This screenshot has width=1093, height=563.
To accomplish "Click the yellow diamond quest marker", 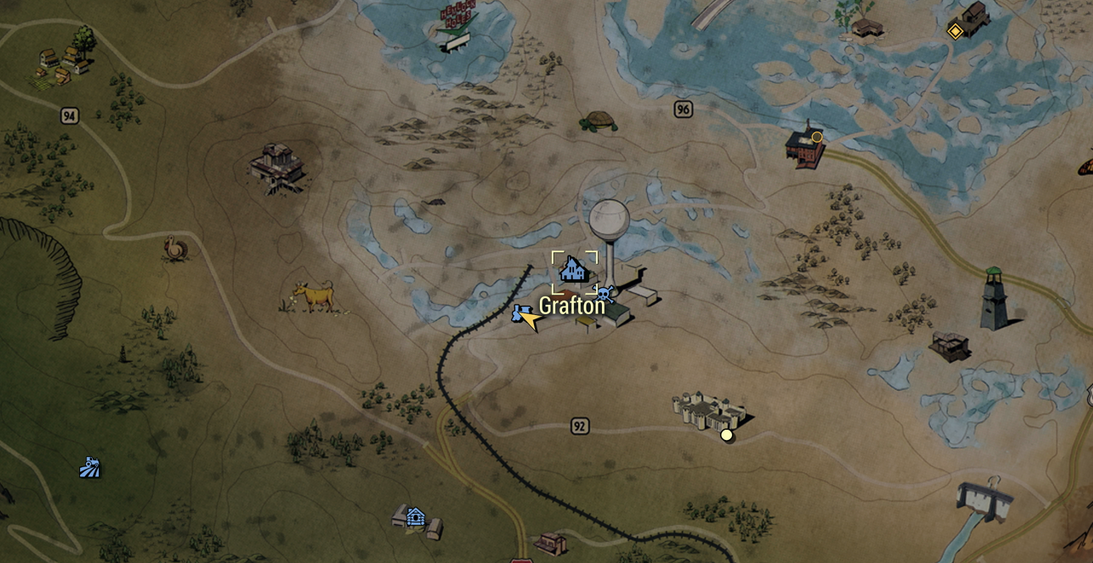I will (x=955, y=31).
